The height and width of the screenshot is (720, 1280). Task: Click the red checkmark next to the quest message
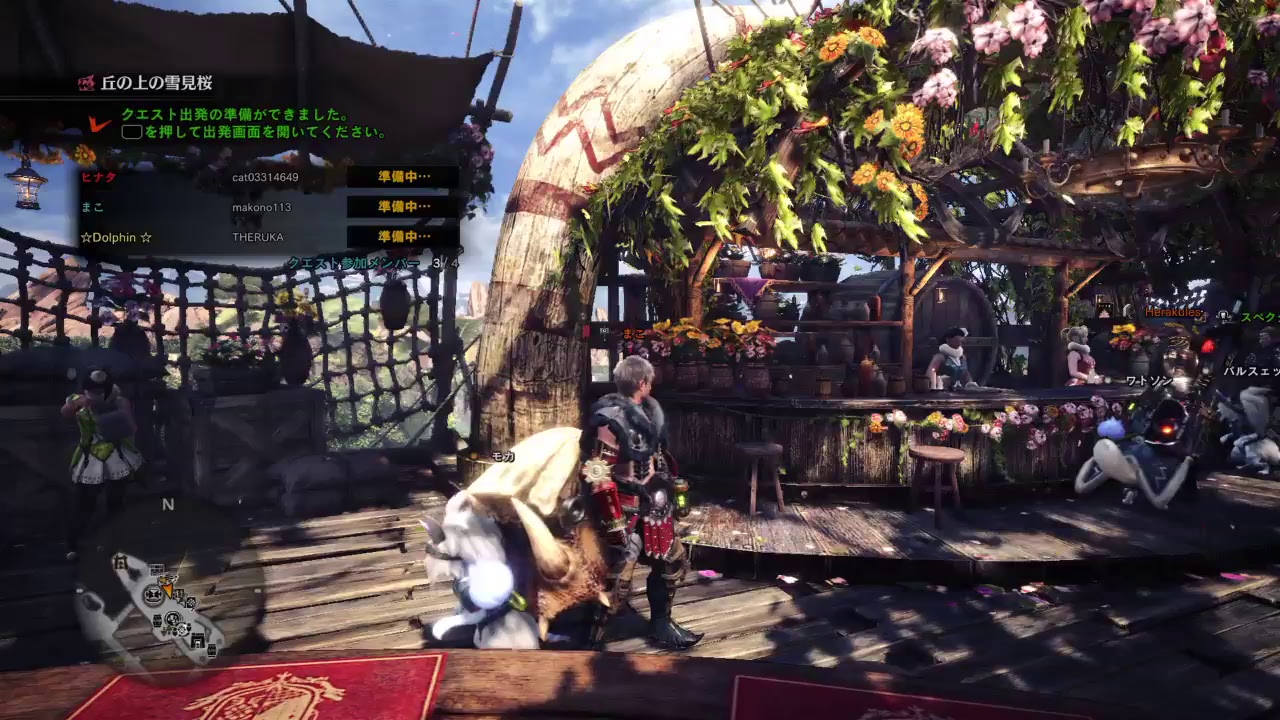click(x=98, y=122)
